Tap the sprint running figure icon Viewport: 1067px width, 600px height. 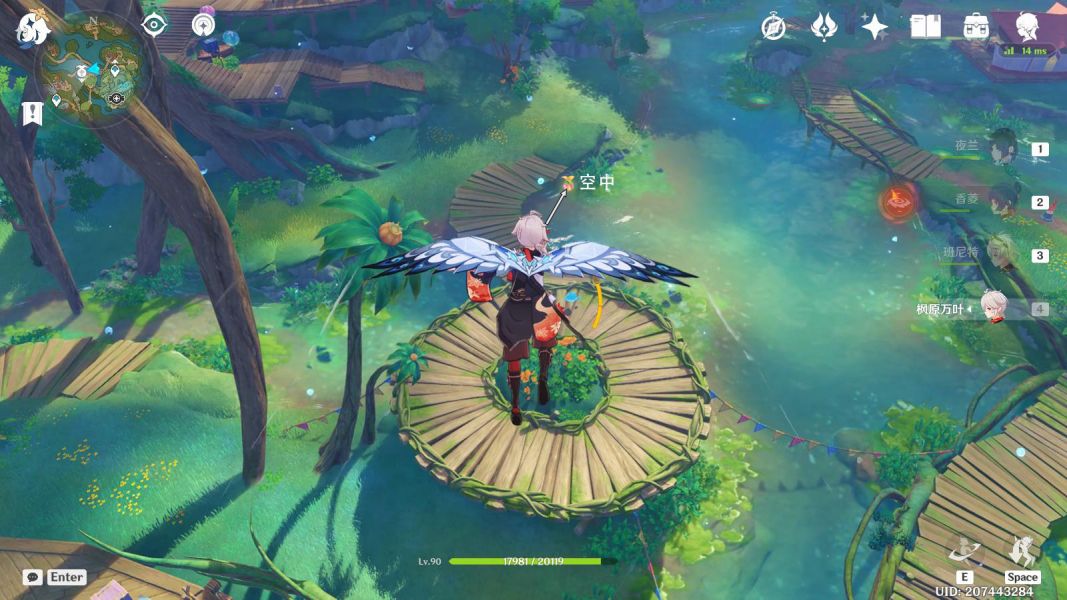[x=1022, y=552]
